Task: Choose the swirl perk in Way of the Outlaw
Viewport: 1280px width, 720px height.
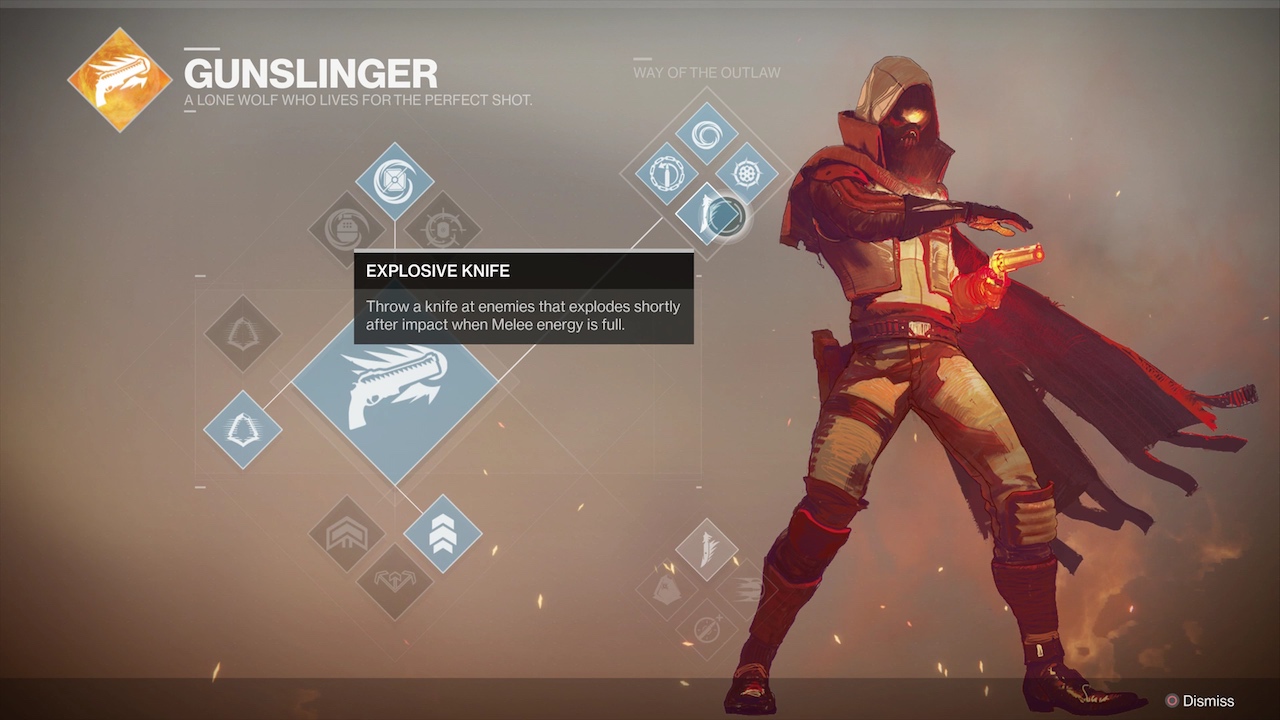Action: (x=706, y=134)
